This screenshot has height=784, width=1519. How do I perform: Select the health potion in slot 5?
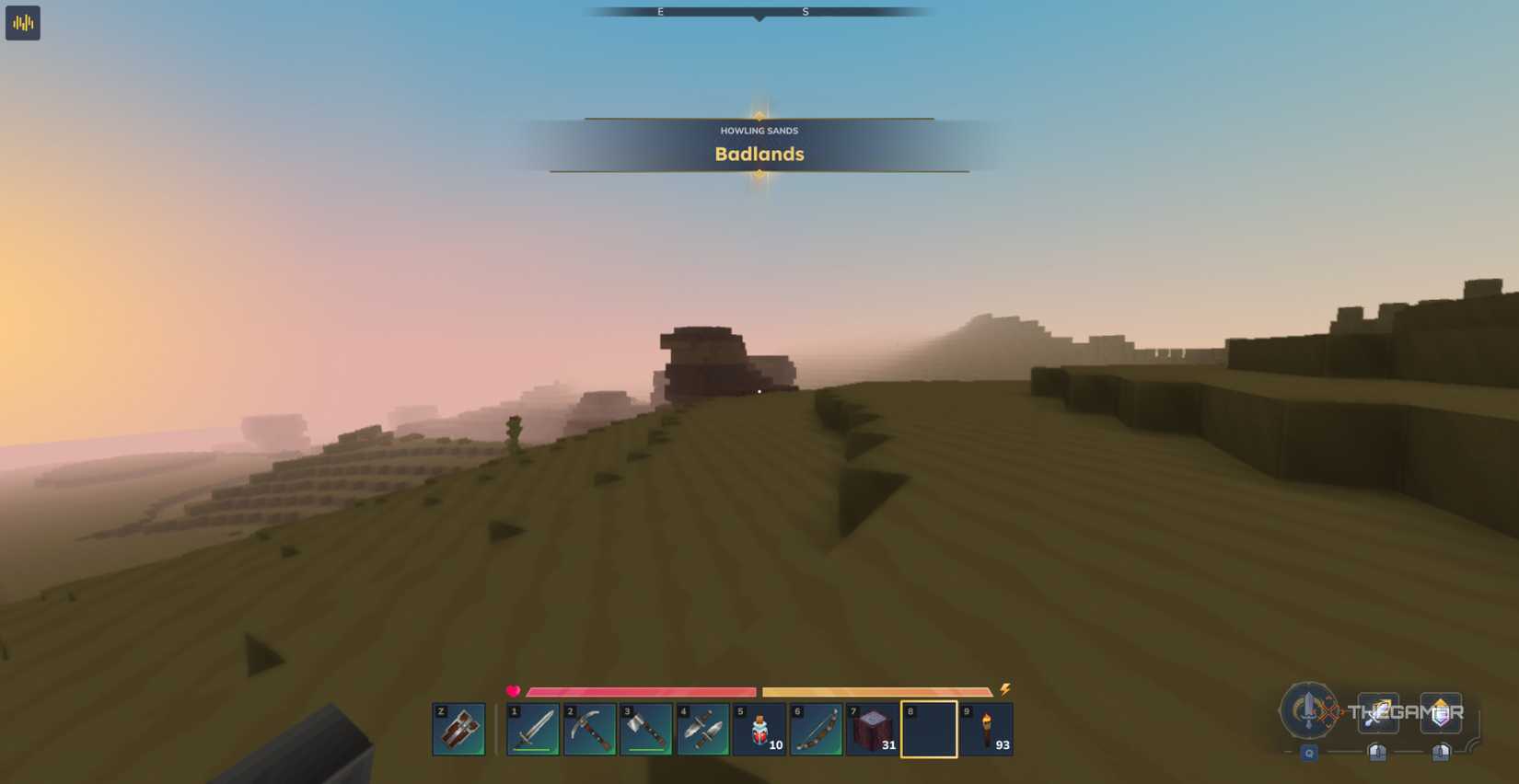(x=761, y=728)
